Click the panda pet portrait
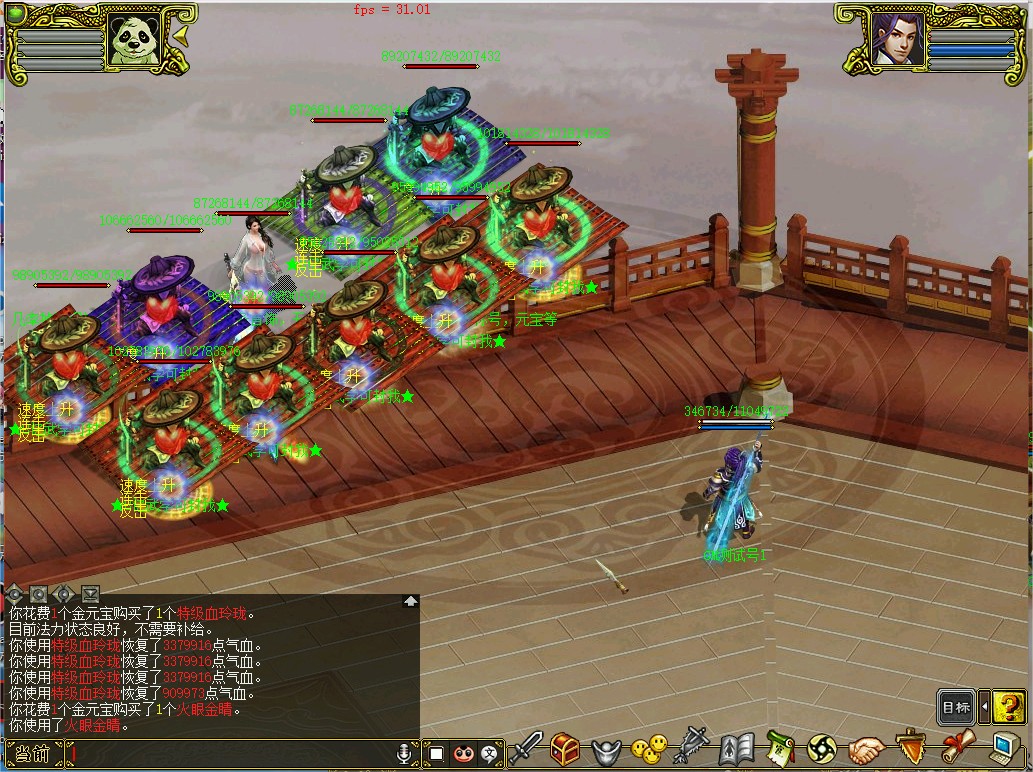 (135, 40)
